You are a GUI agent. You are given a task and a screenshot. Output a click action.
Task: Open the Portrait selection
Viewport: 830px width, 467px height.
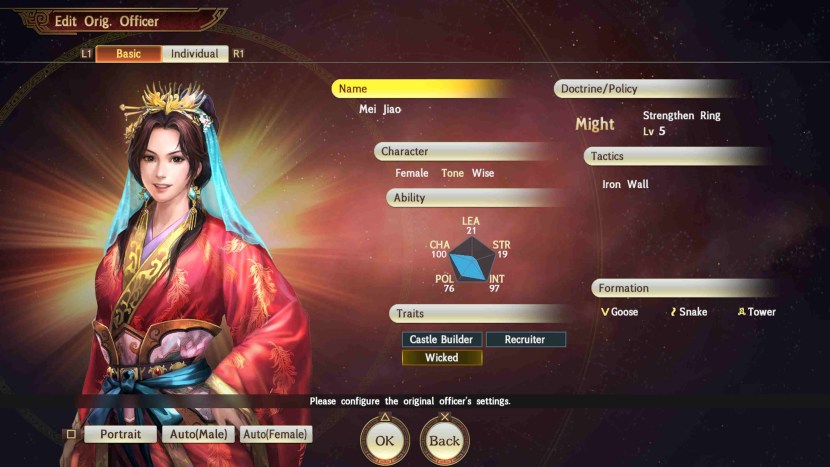click(120, 435)
